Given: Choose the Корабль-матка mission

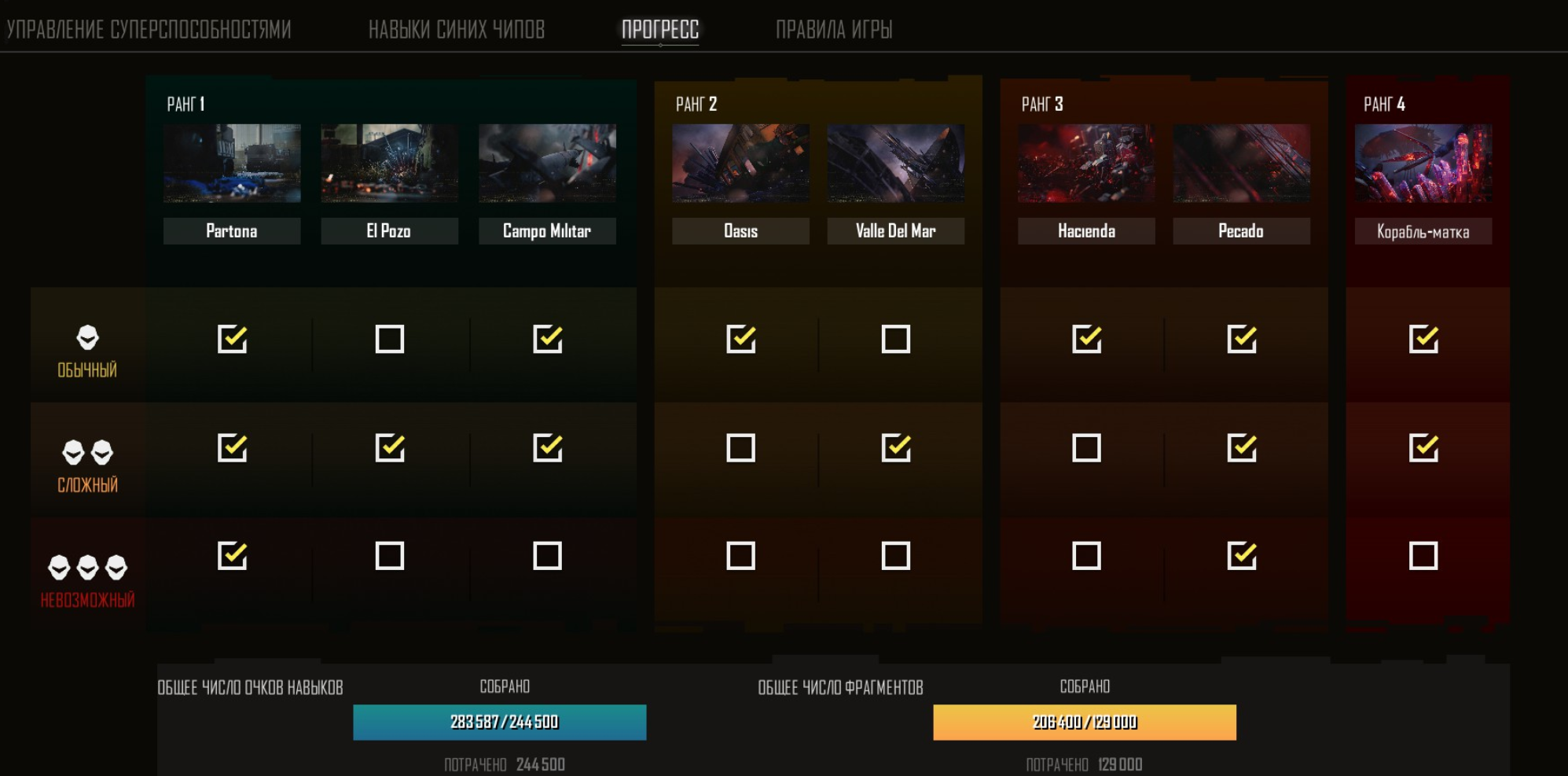Looking at the screenshot, I should pyautogui.click(x=1423, y=164).
